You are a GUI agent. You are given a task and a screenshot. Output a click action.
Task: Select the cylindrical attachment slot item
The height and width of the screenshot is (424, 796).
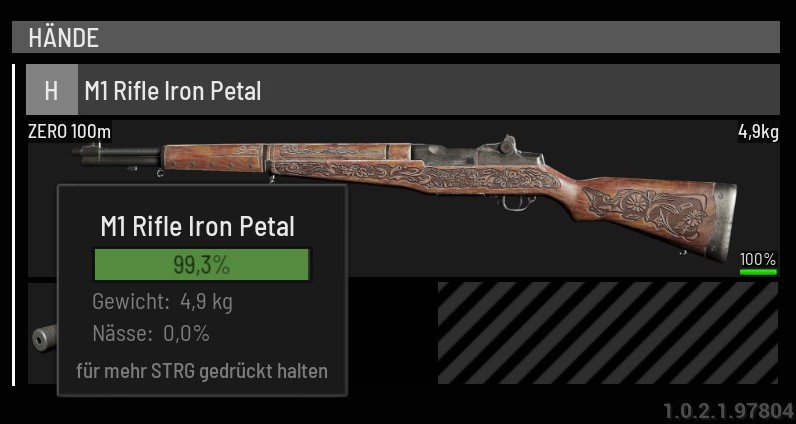44,338
